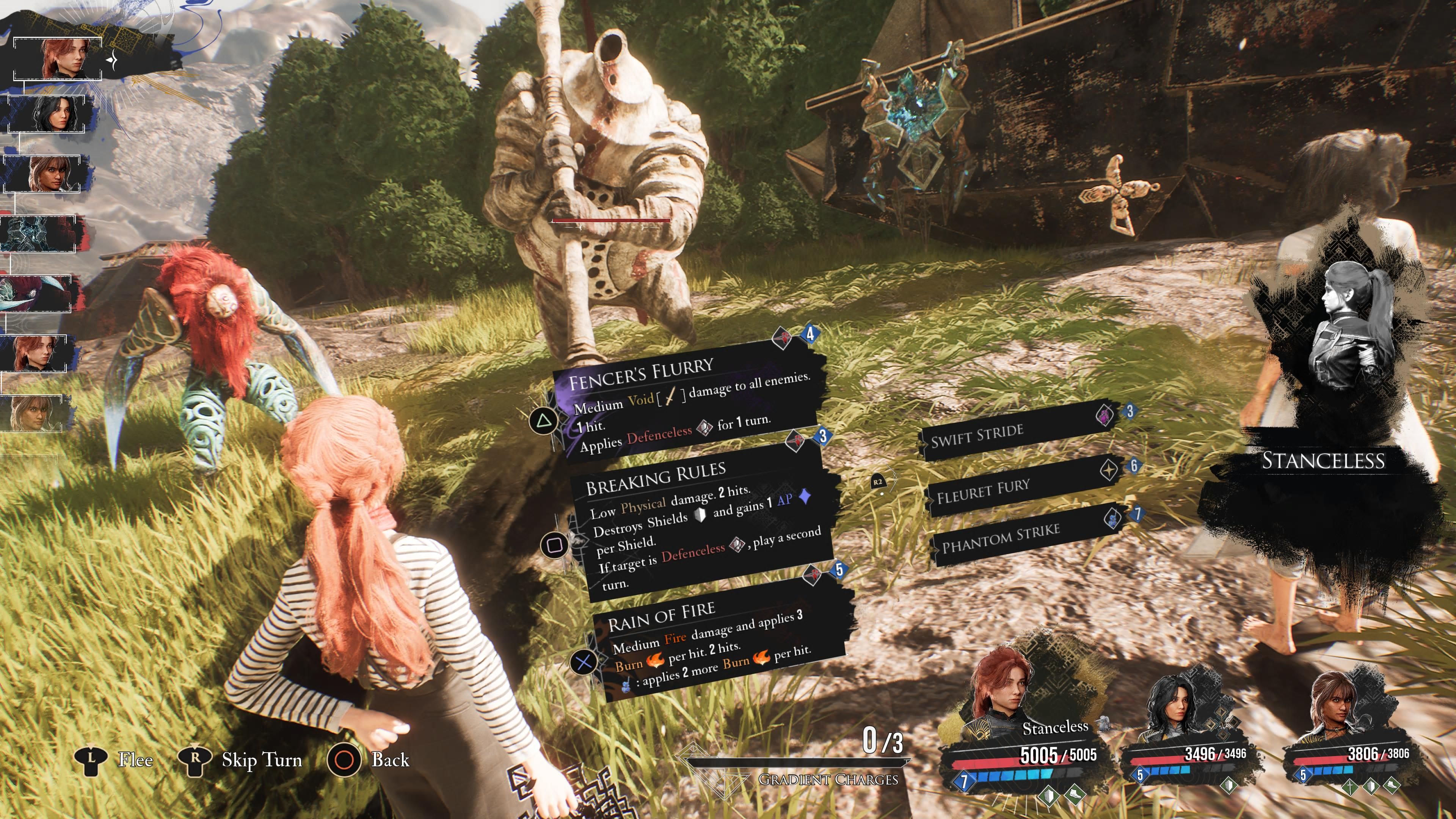The height and width of the screenshot is (819, 1456).
Task: Click Maelle's blue AP diamond showing 7
Action: pyautogui.click(x=964, y=782)
